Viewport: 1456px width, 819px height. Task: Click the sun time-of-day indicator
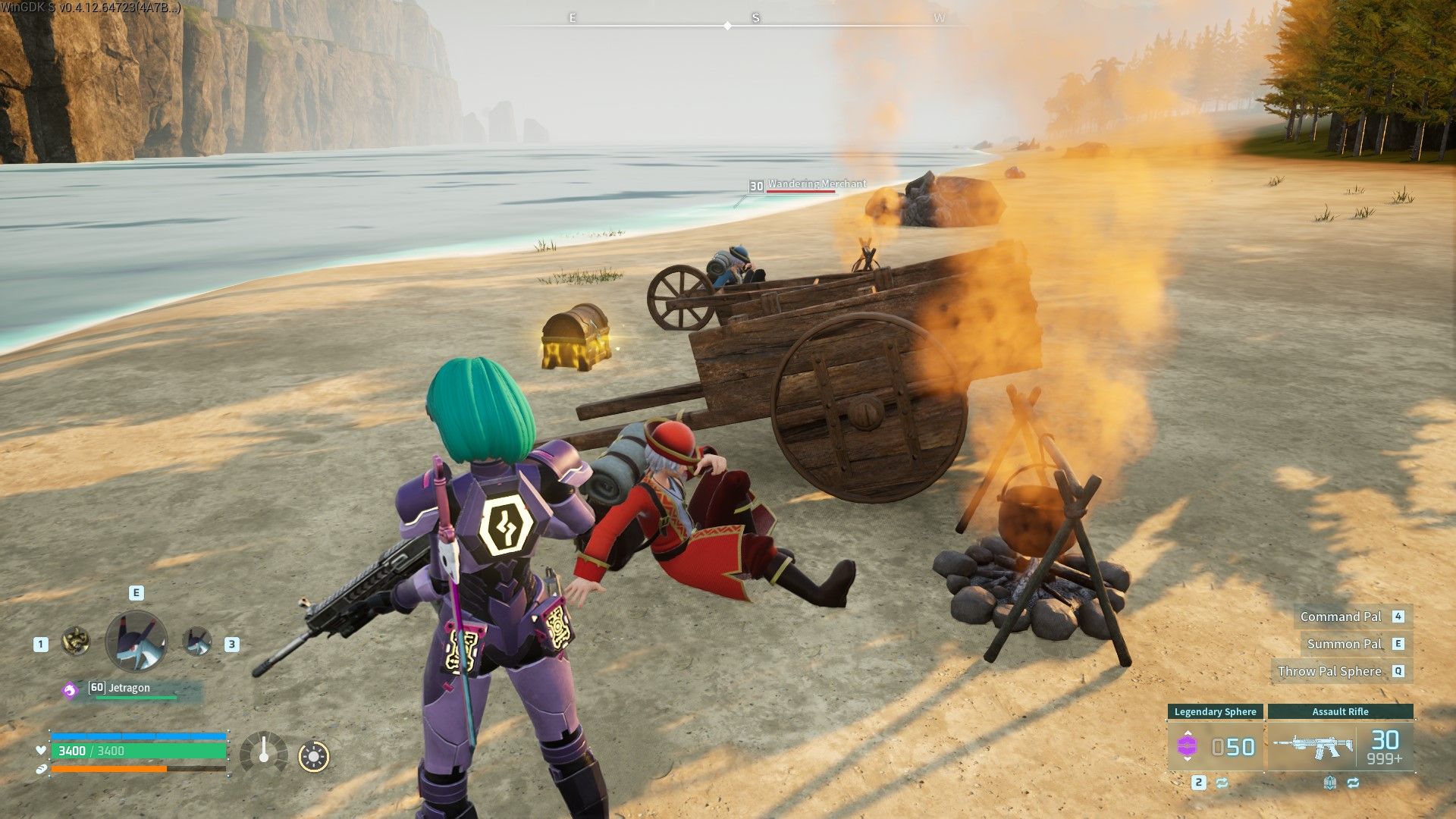(314, 756)
